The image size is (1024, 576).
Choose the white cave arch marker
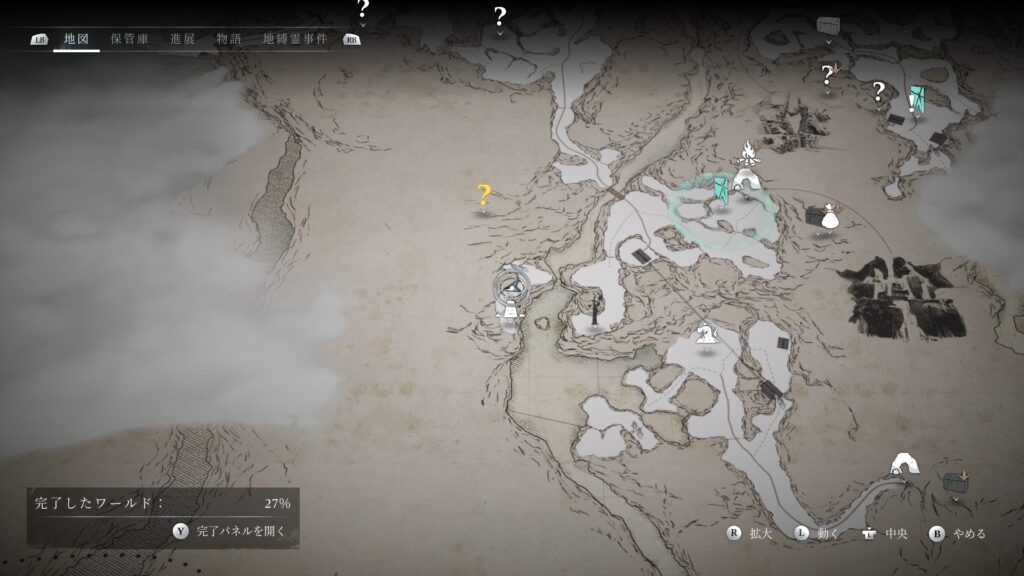point(907,463)
